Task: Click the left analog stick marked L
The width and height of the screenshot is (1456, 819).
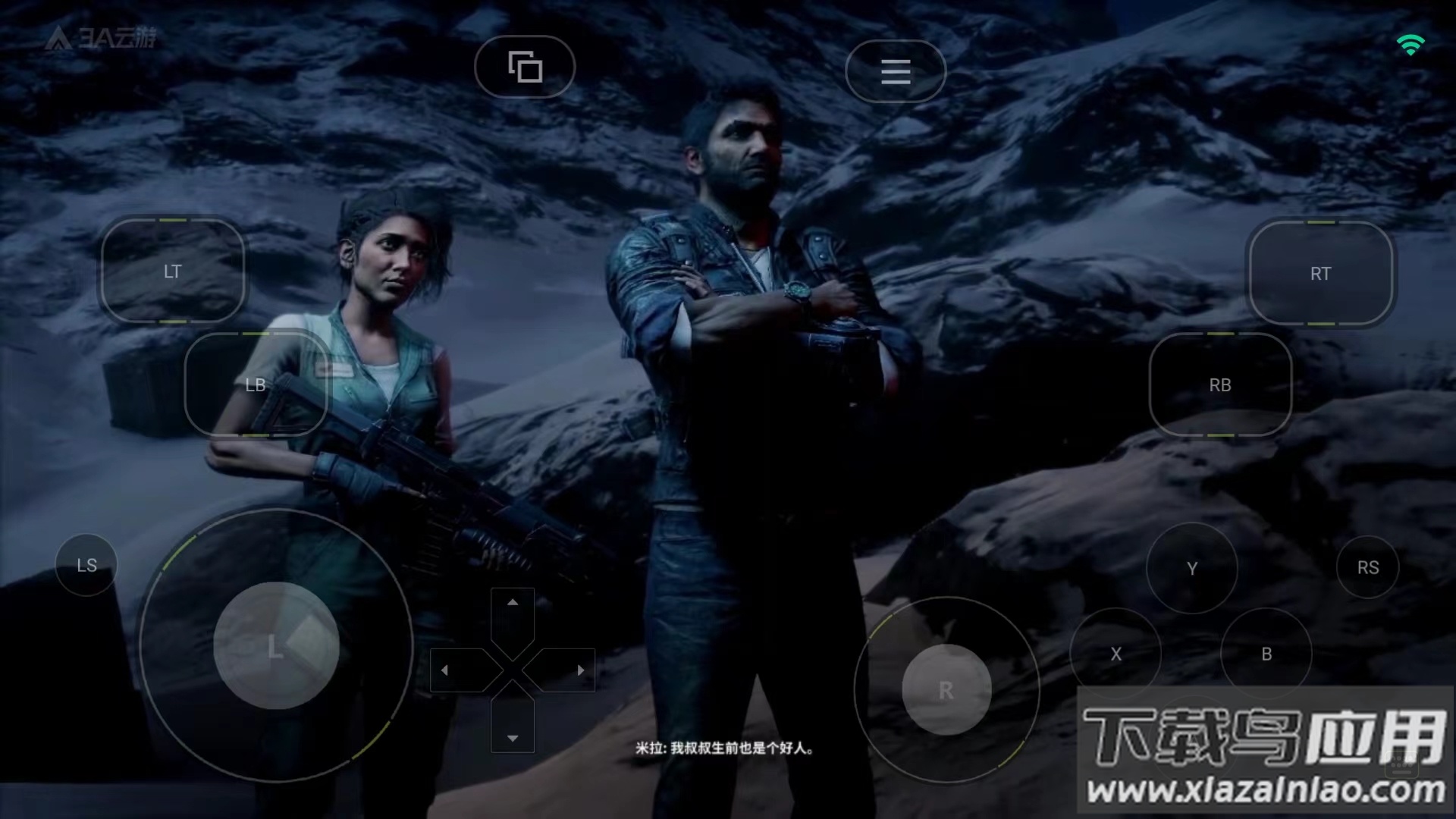Action: coord(275,646)
